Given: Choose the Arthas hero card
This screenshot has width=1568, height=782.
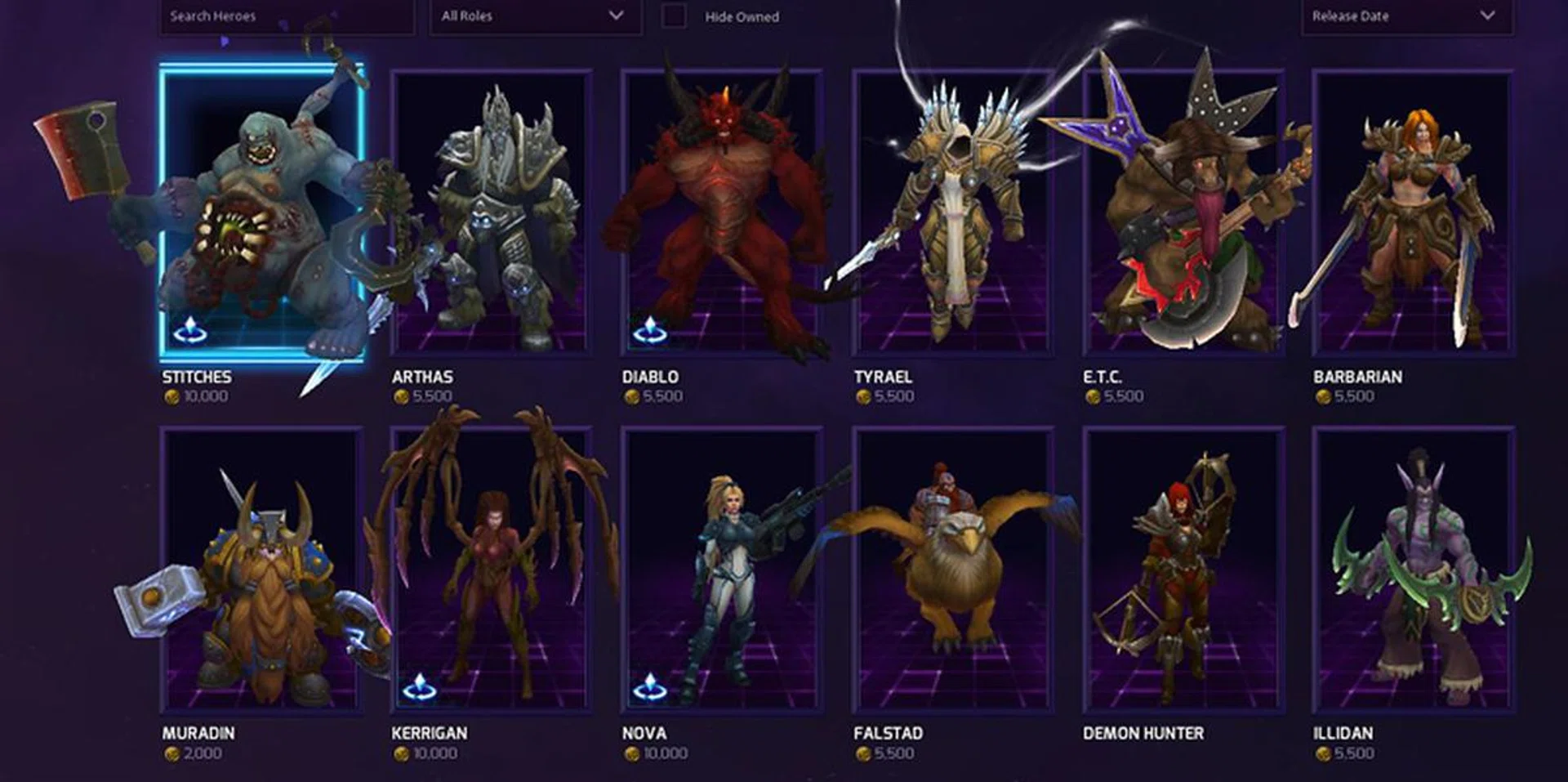Looking at the screenshot, I should [492, 212].
